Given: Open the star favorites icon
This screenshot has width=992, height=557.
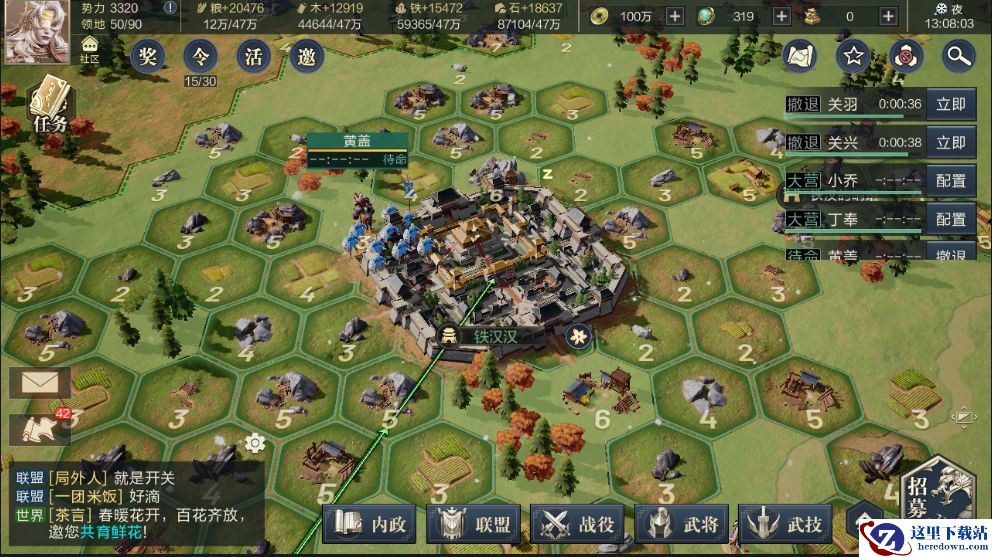Looking at the screenshot, I should [853, 56].
